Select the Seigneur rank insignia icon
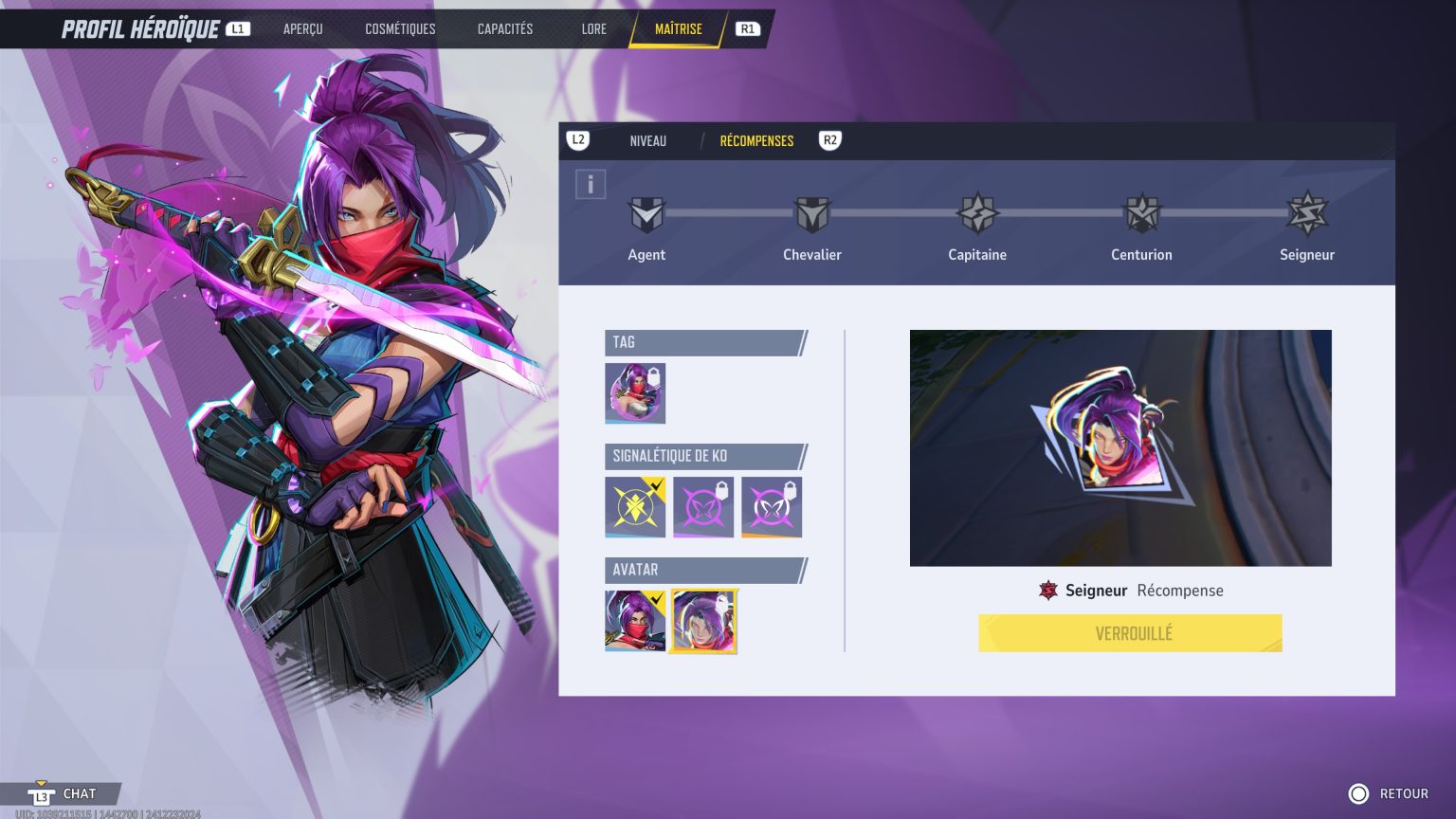1456x819 pixels. point(1307,215)
